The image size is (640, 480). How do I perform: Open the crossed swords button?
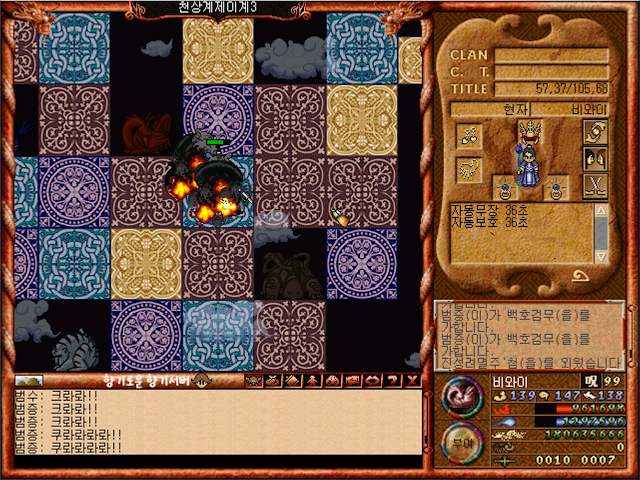point(594,187)
